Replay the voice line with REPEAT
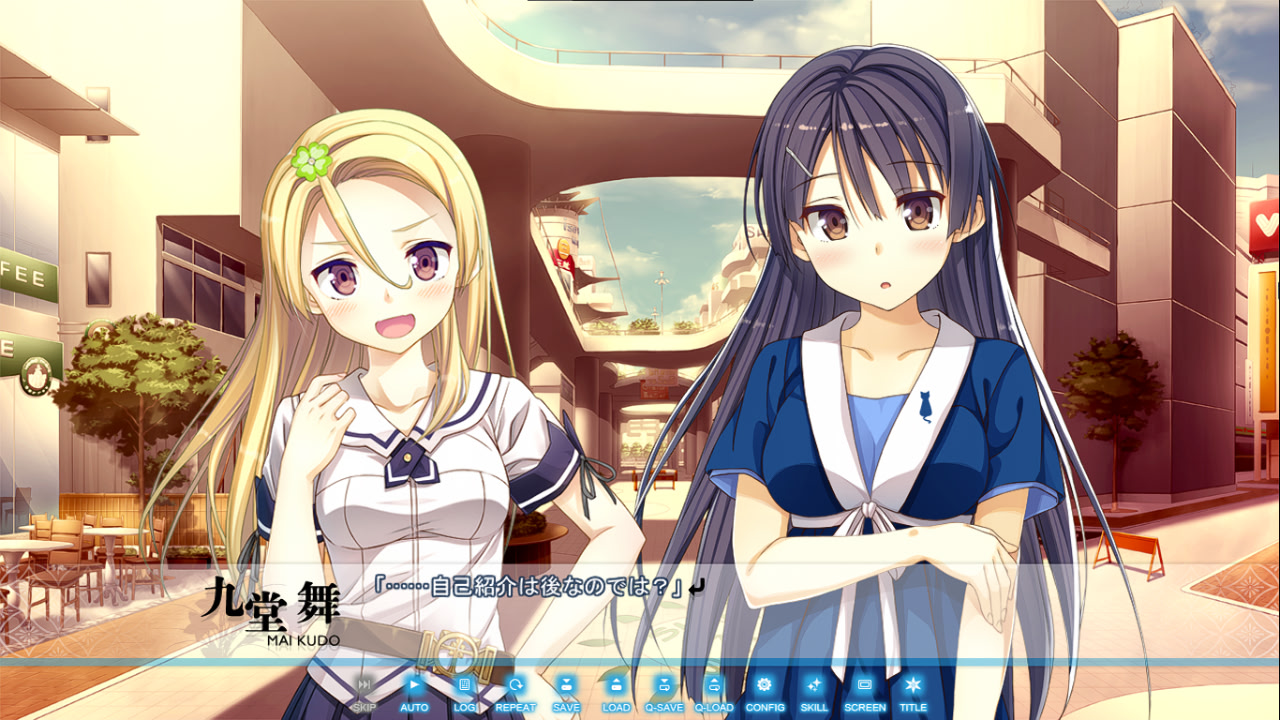Viewport: 1280px width, 720px height. [515, 692]
